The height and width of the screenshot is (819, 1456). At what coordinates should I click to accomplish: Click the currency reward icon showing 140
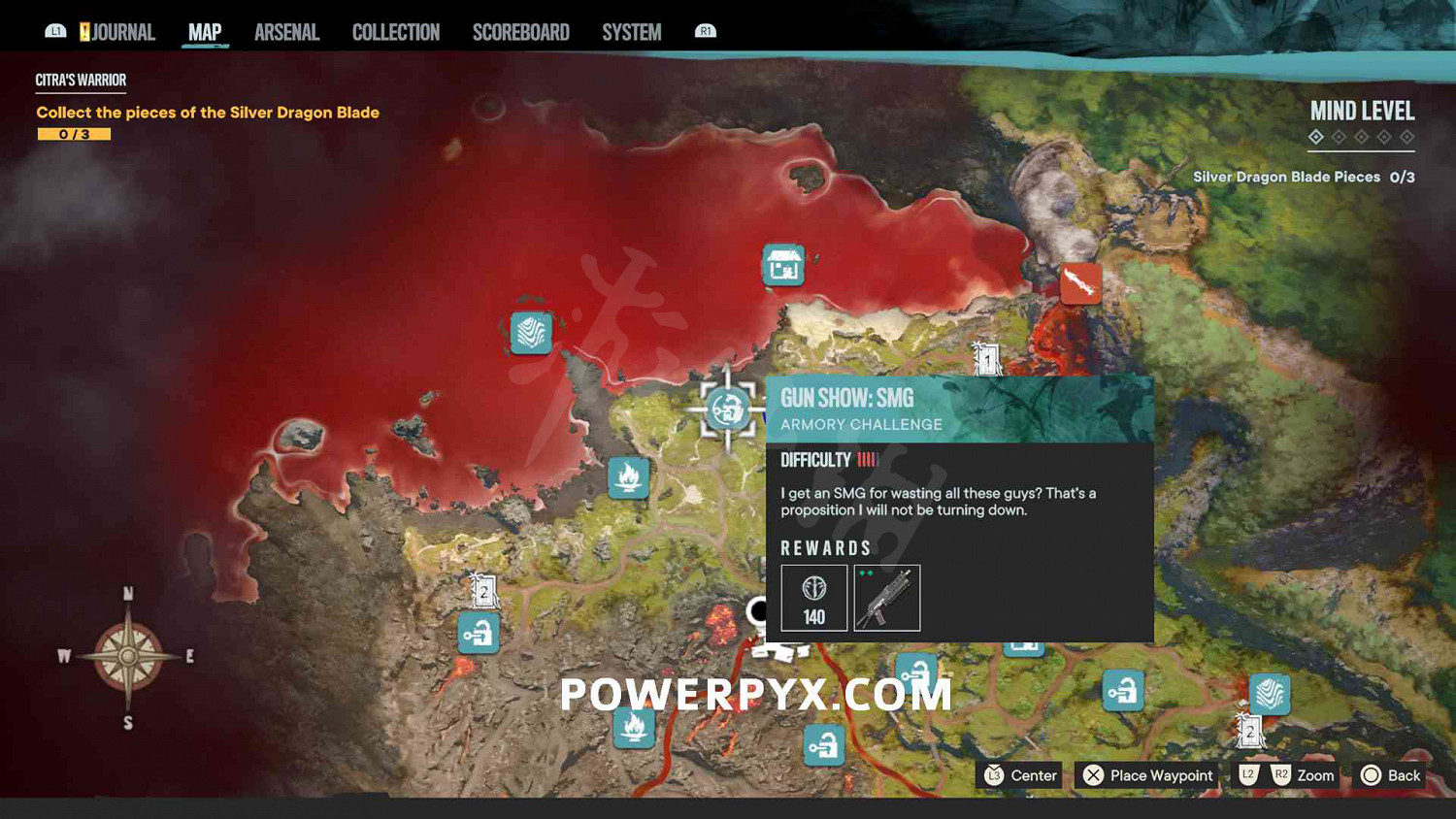813,597
